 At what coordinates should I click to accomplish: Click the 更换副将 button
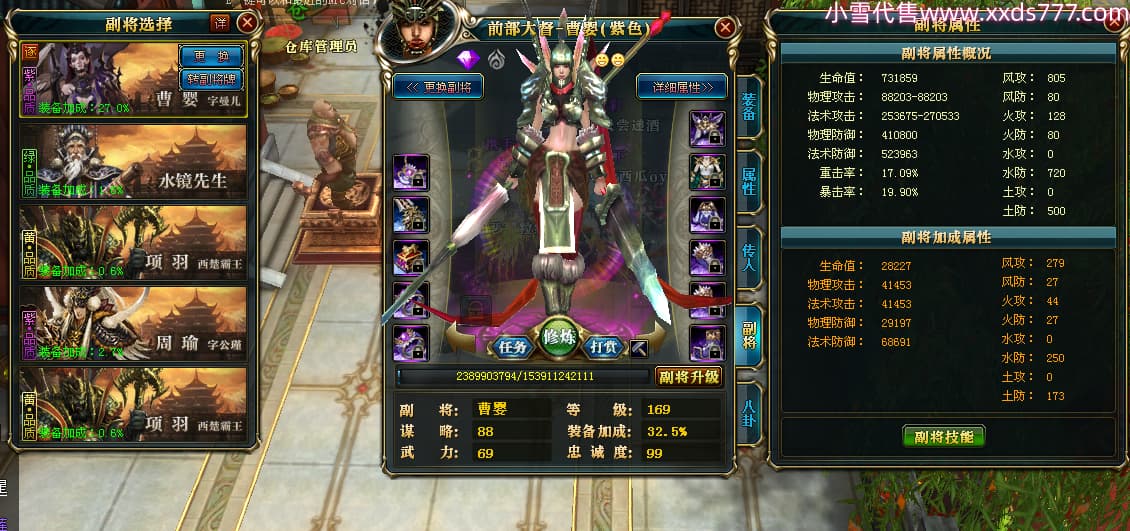pyautogui.click(x=439, y=87)
